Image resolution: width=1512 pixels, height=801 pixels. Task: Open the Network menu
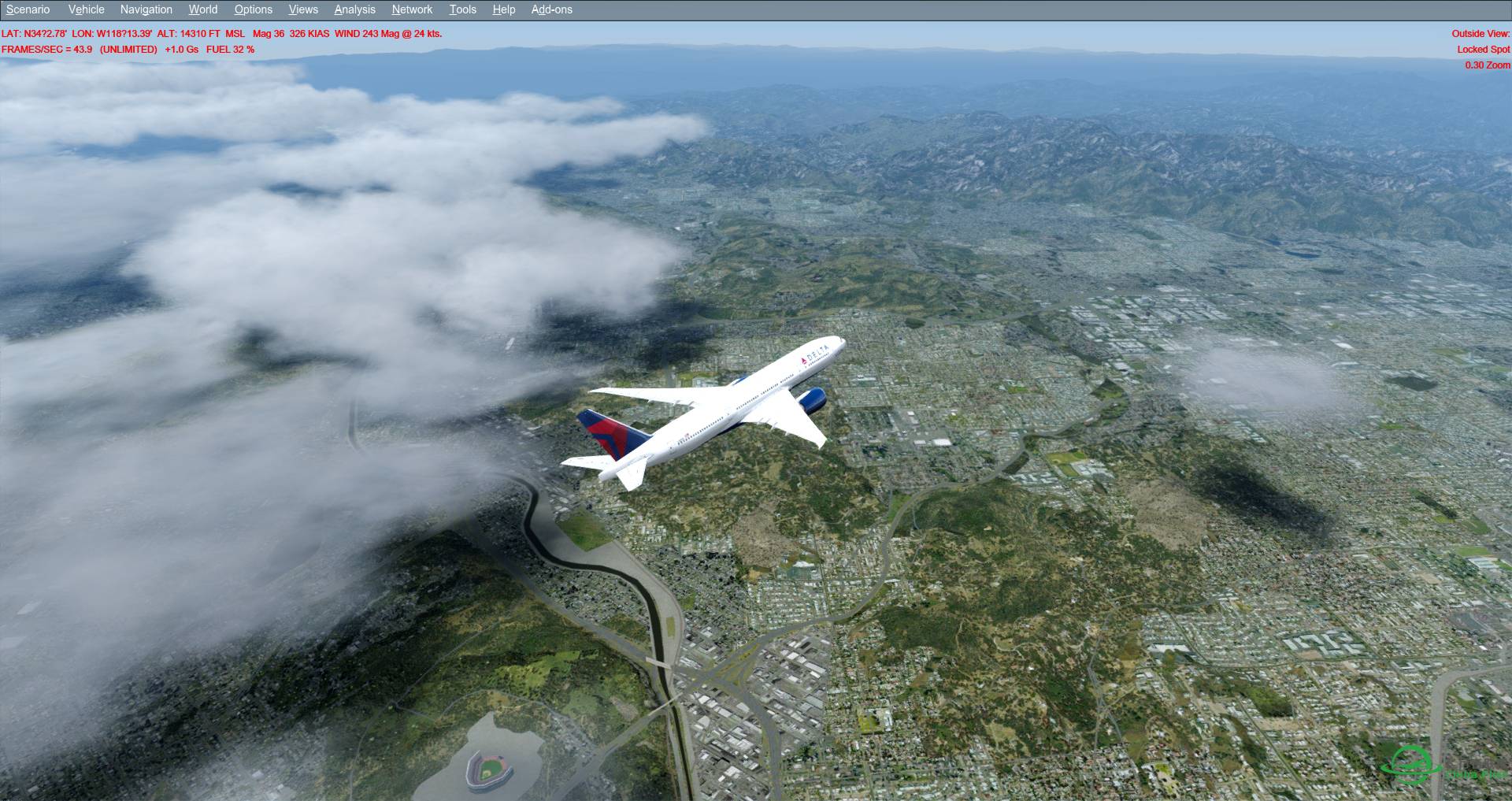tap(411, 9)
